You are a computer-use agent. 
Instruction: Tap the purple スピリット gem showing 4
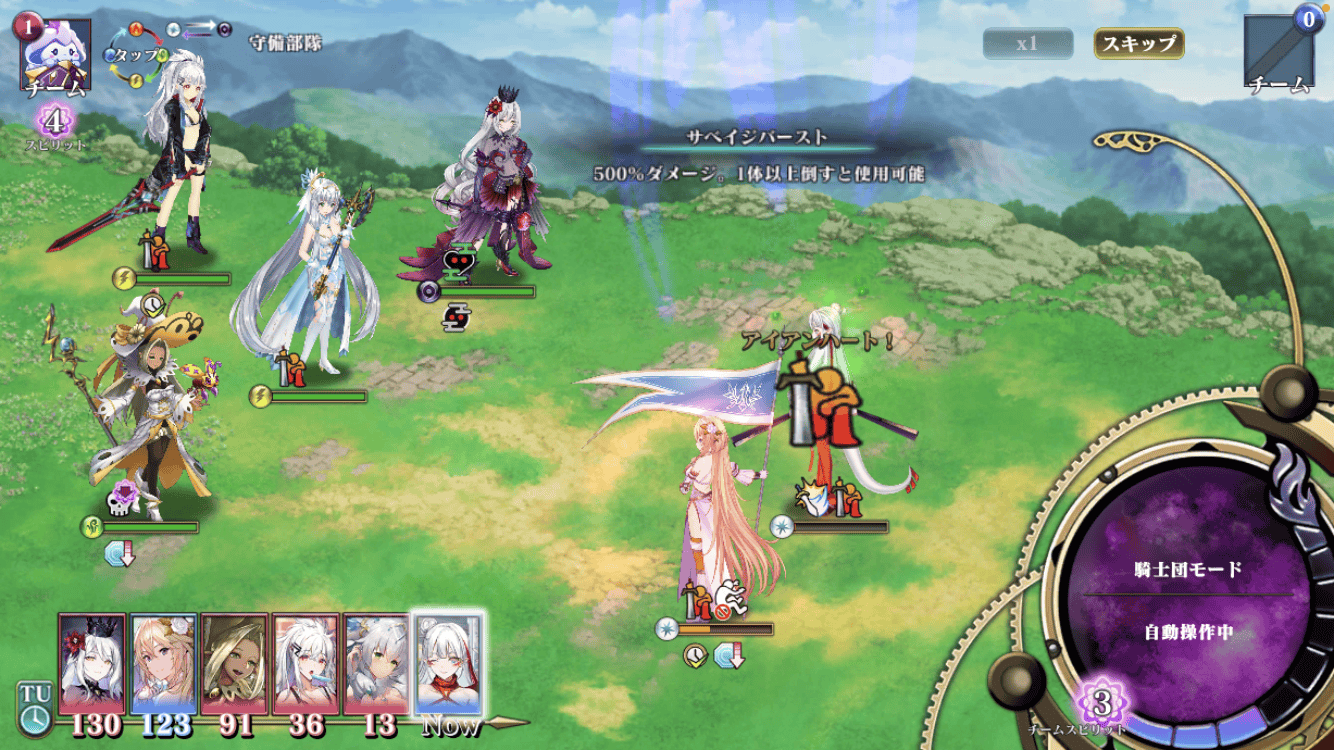coord(56,123)
